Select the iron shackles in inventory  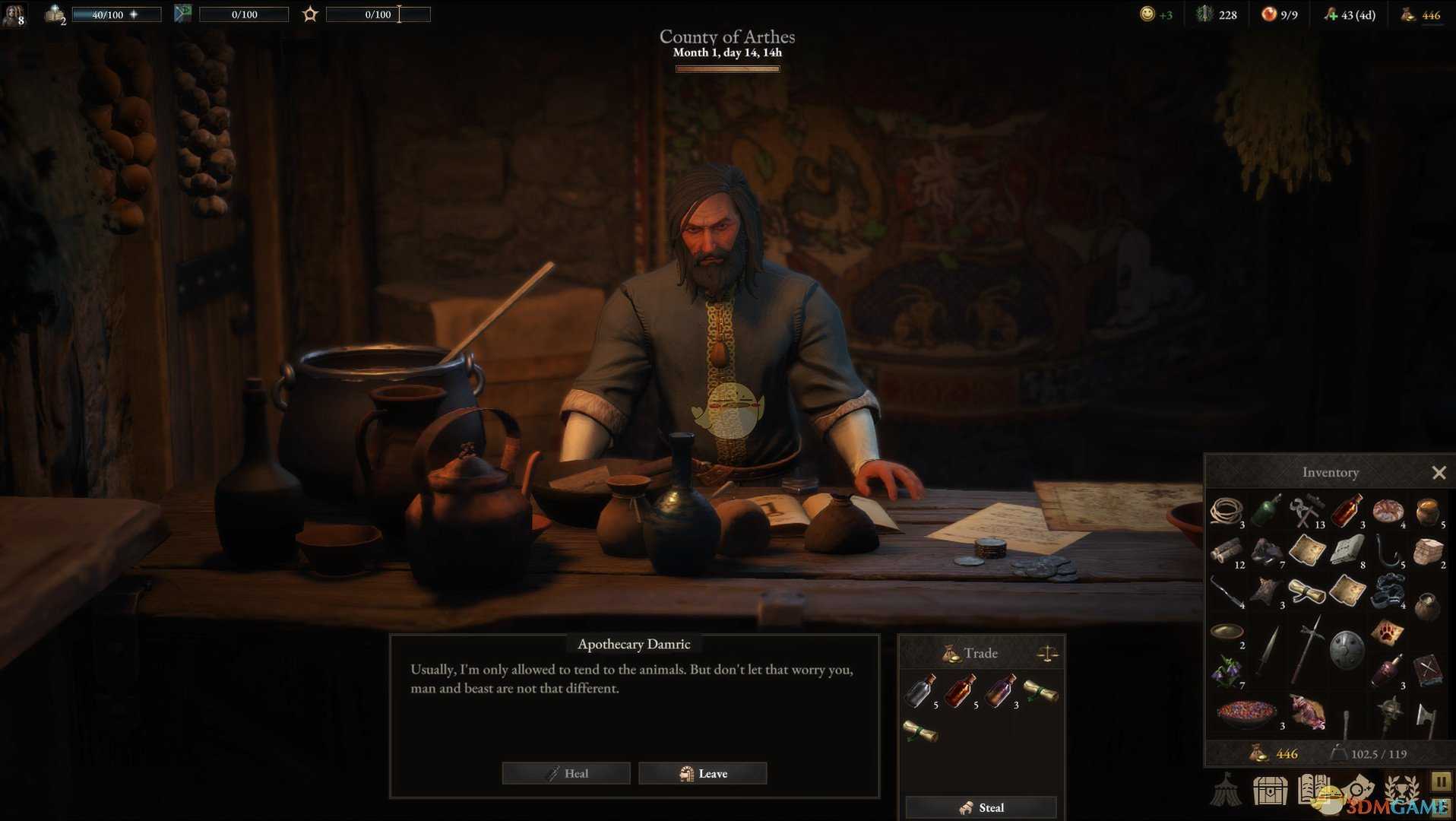pos(1387,591)
